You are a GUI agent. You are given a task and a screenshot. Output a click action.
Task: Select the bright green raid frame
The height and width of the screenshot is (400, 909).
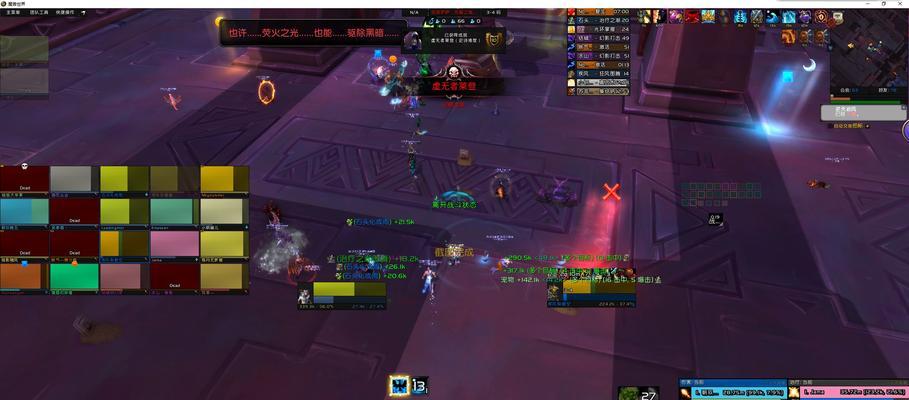point(74,276)
